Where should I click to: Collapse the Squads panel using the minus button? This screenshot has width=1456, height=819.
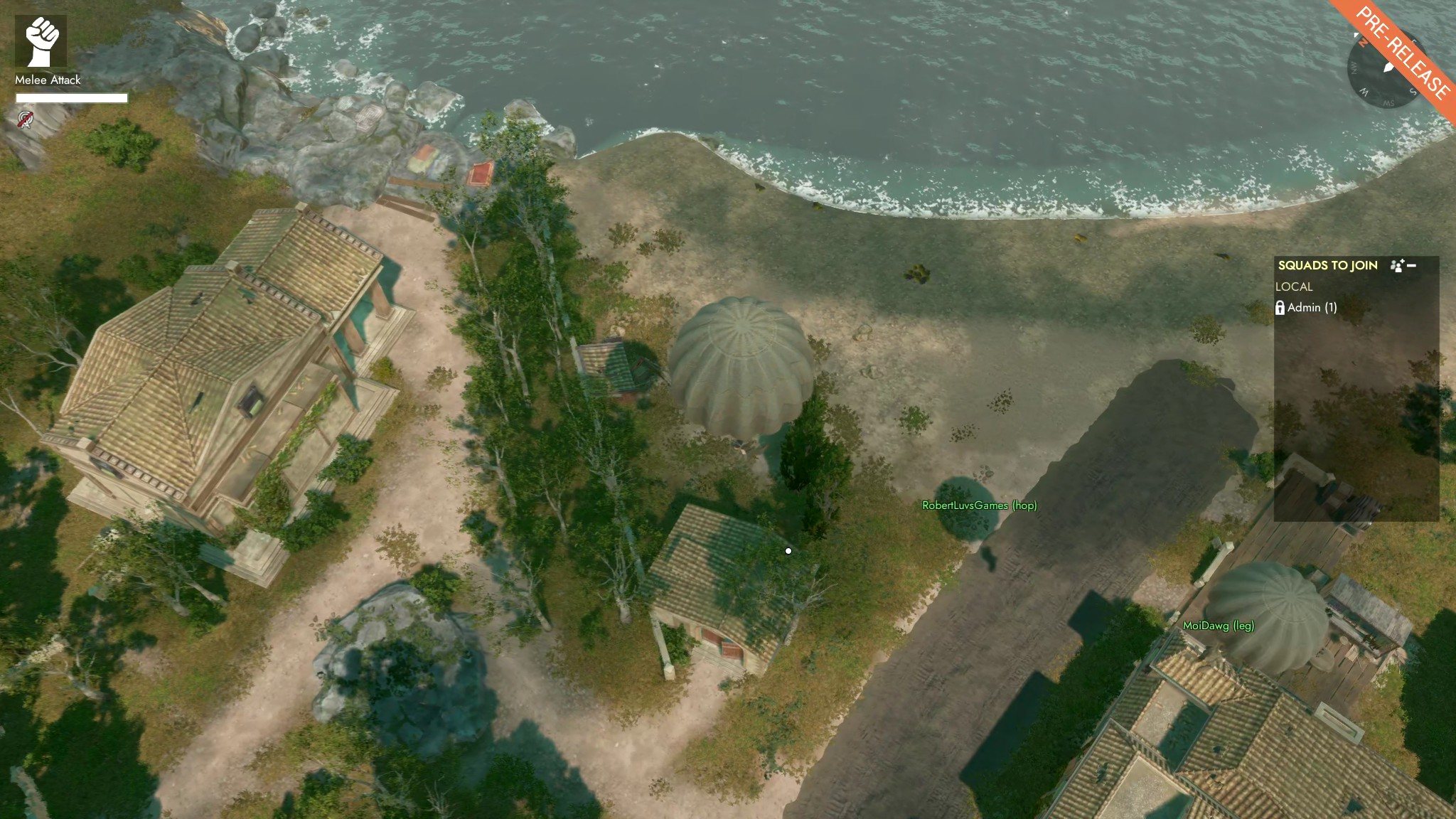point(1411,265)
